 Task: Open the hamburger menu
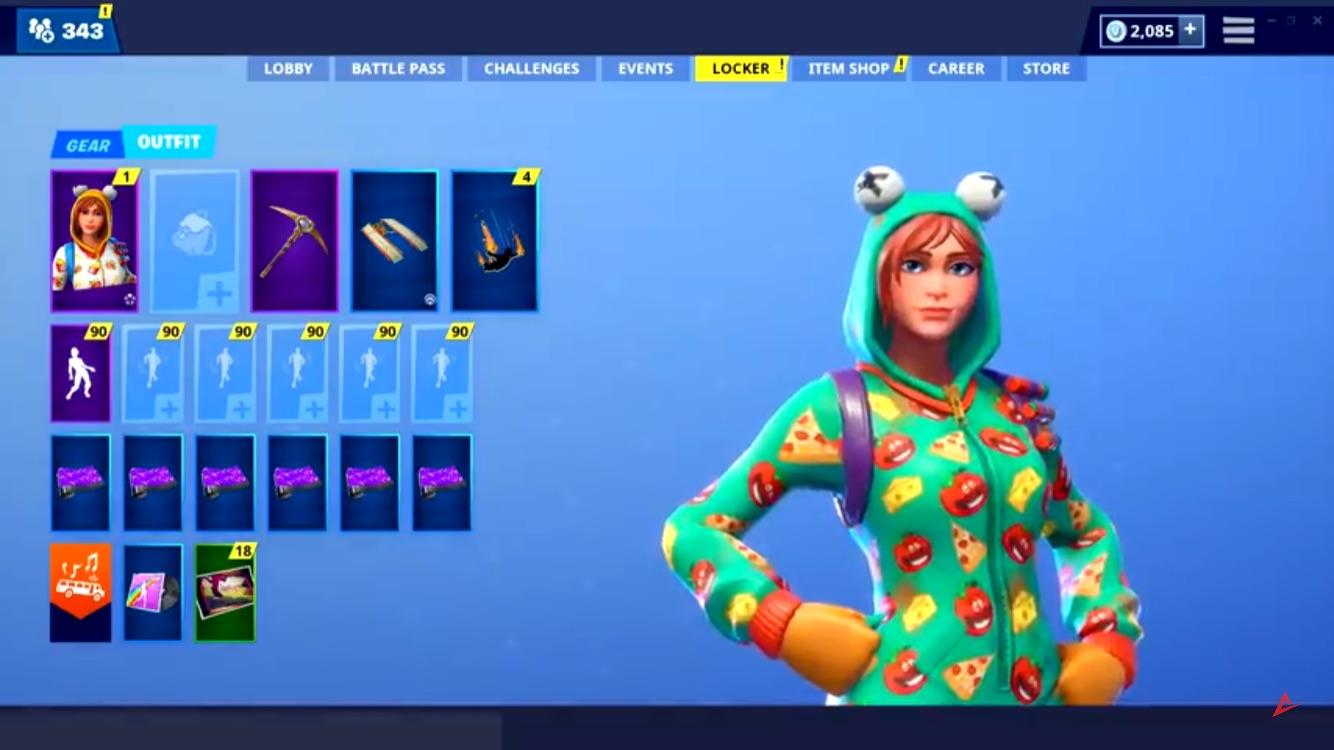pyautogui.click(x=1237, y=30)
